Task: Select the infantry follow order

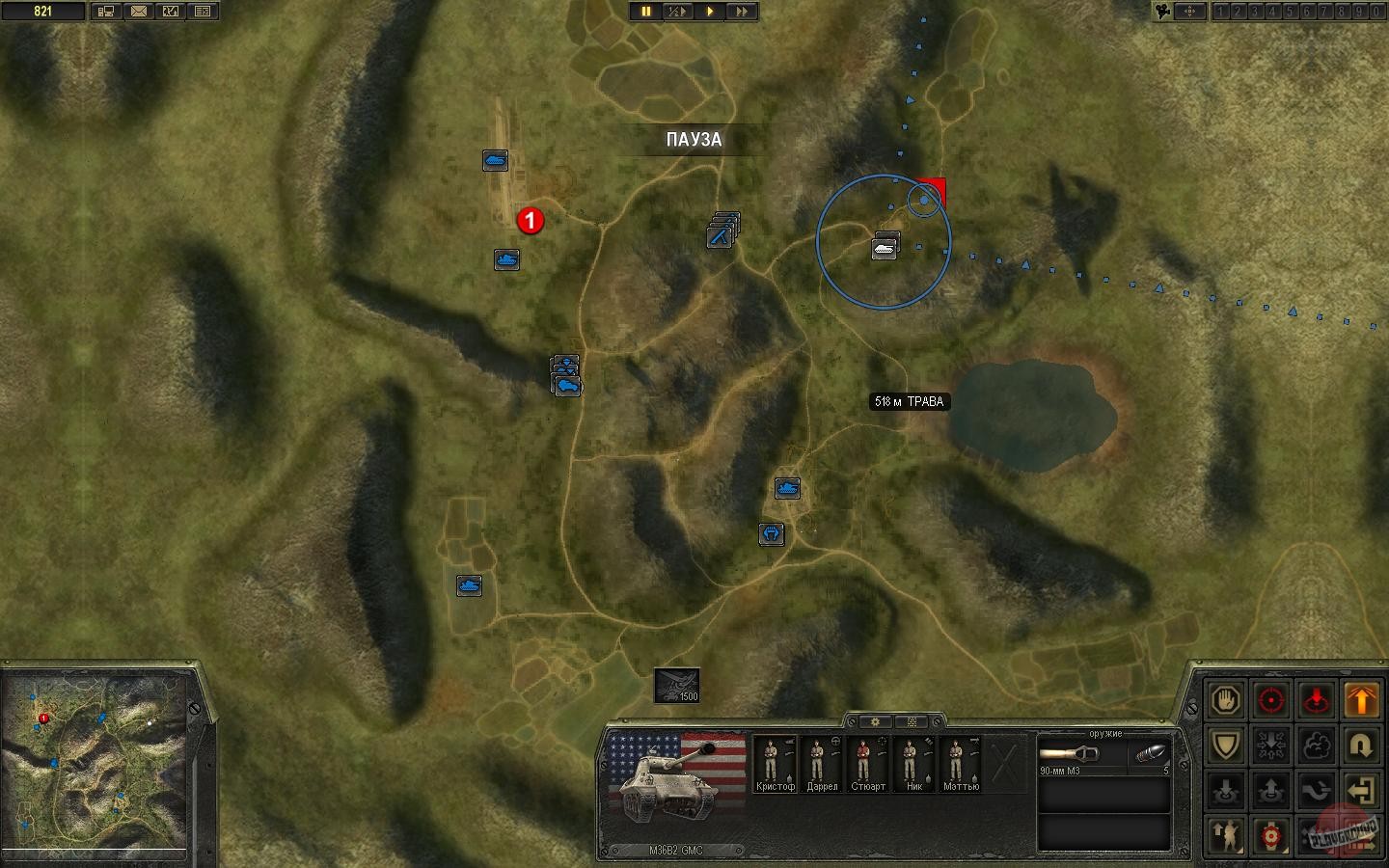Action: (x=1226, y=835)
